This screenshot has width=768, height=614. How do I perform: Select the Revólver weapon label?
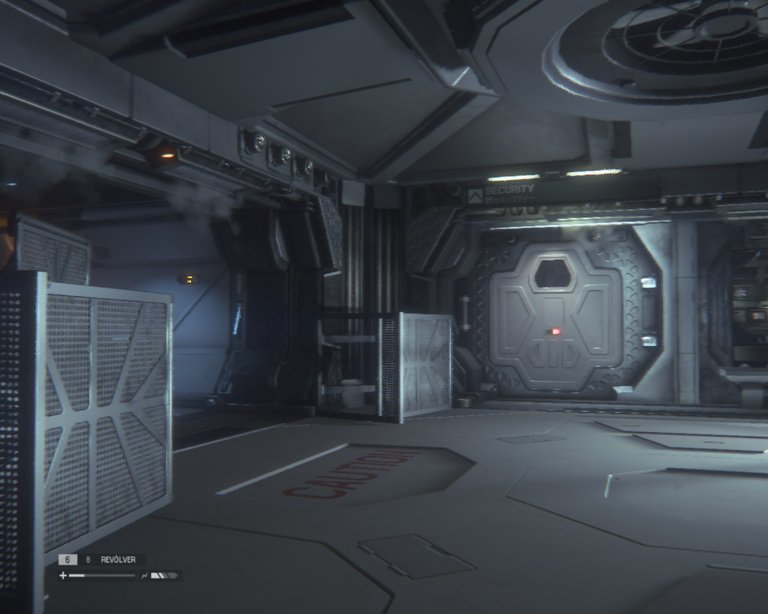[121, 560]
